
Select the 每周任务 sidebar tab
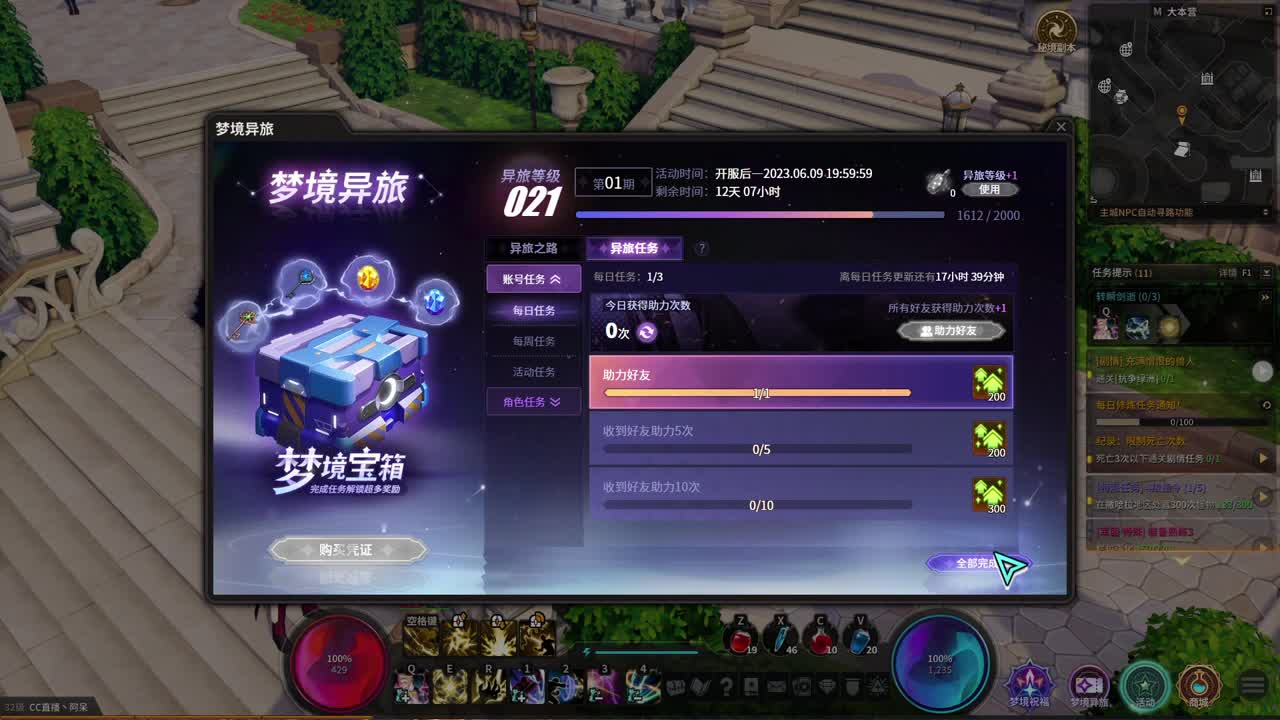coord(533,341)
